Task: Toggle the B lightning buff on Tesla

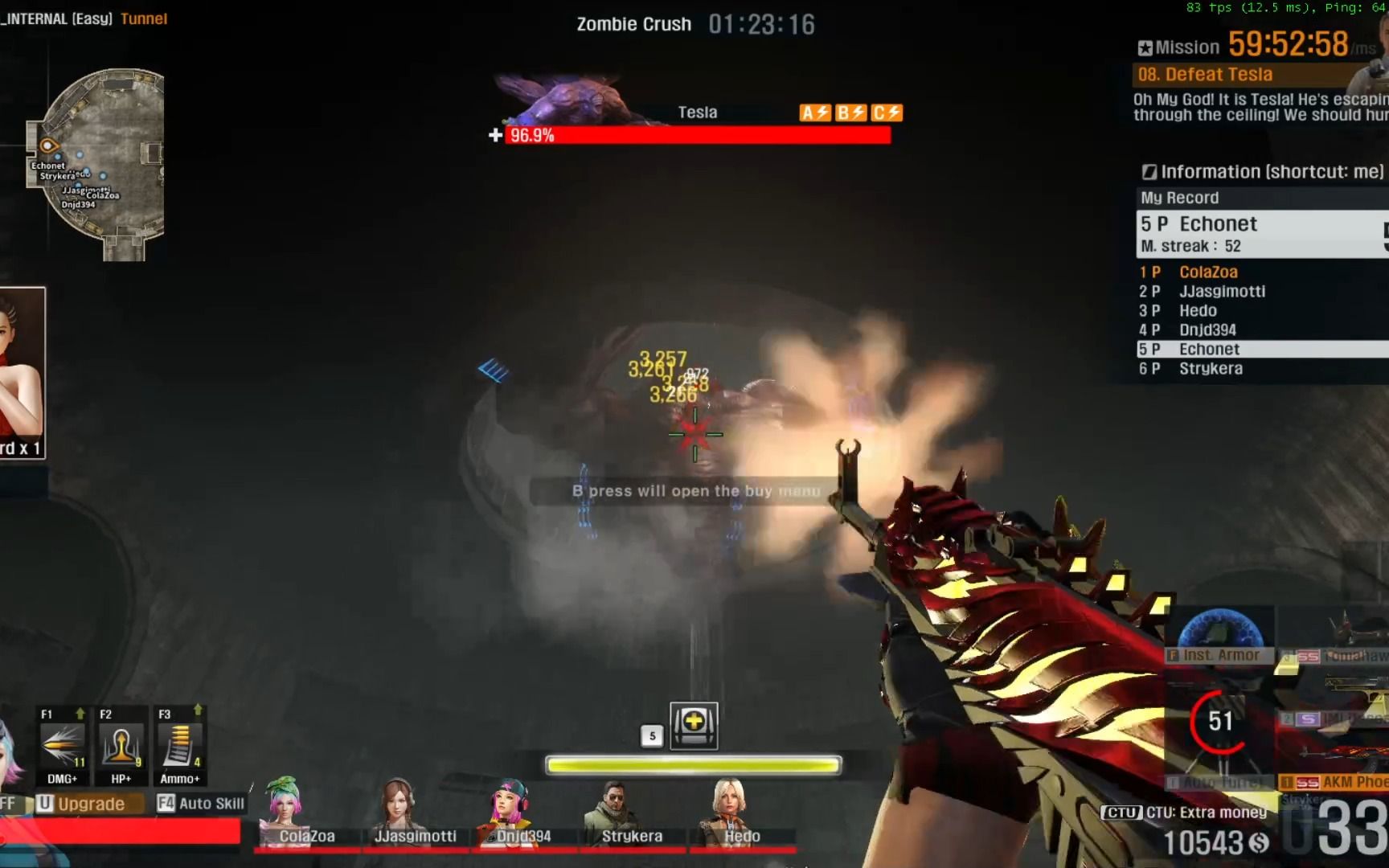Action: [850, 113]
